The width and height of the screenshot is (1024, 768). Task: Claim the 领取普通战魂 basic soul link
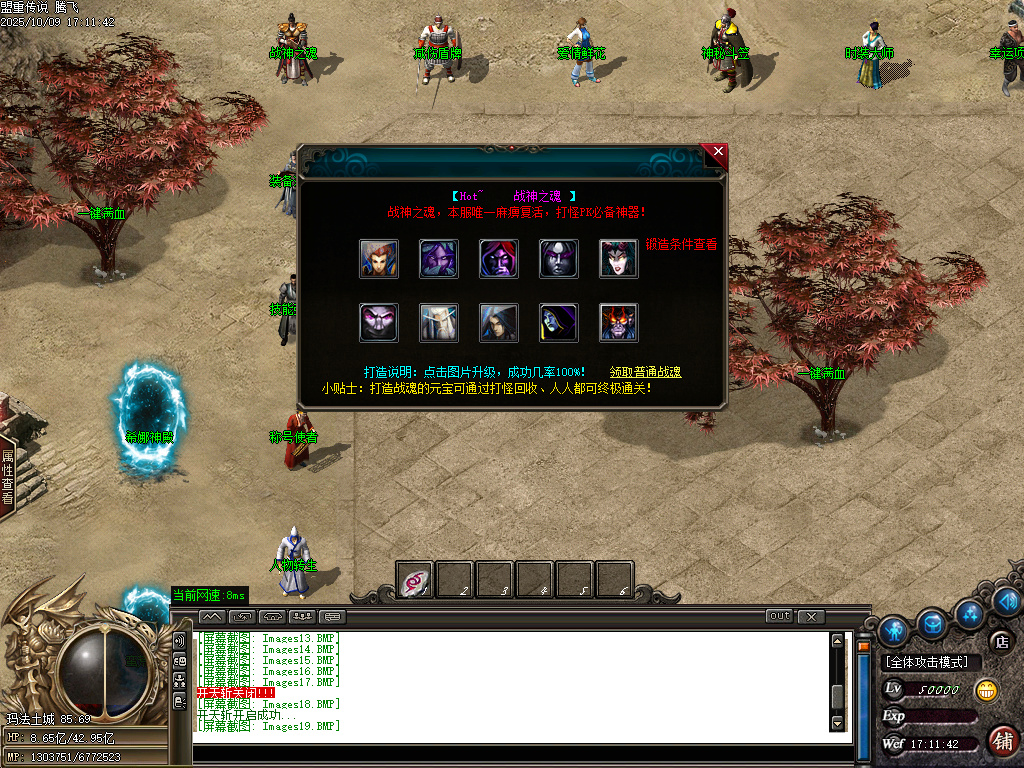click(x=645, y=372)
